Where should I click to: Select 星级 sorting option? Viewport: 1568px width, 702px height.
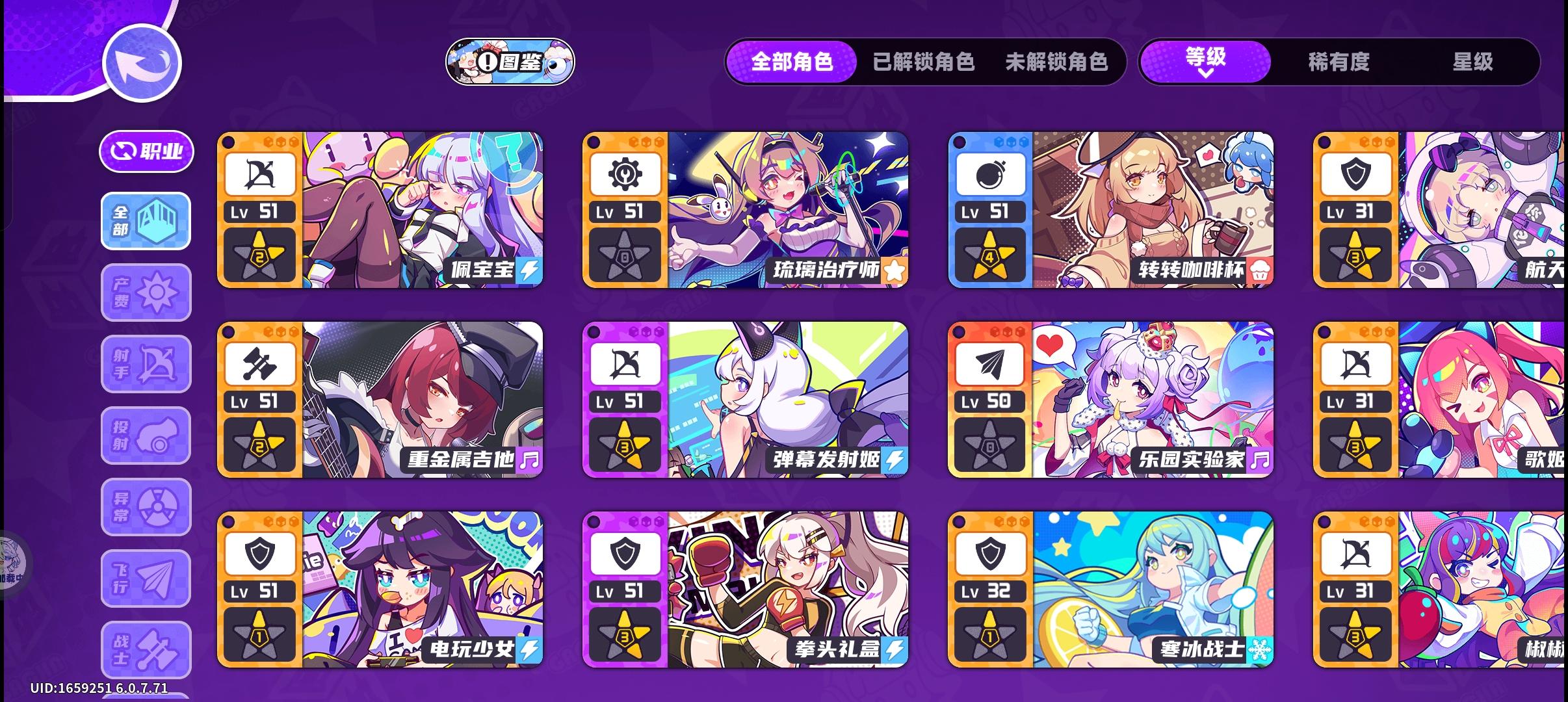[x=1473, y=62]
